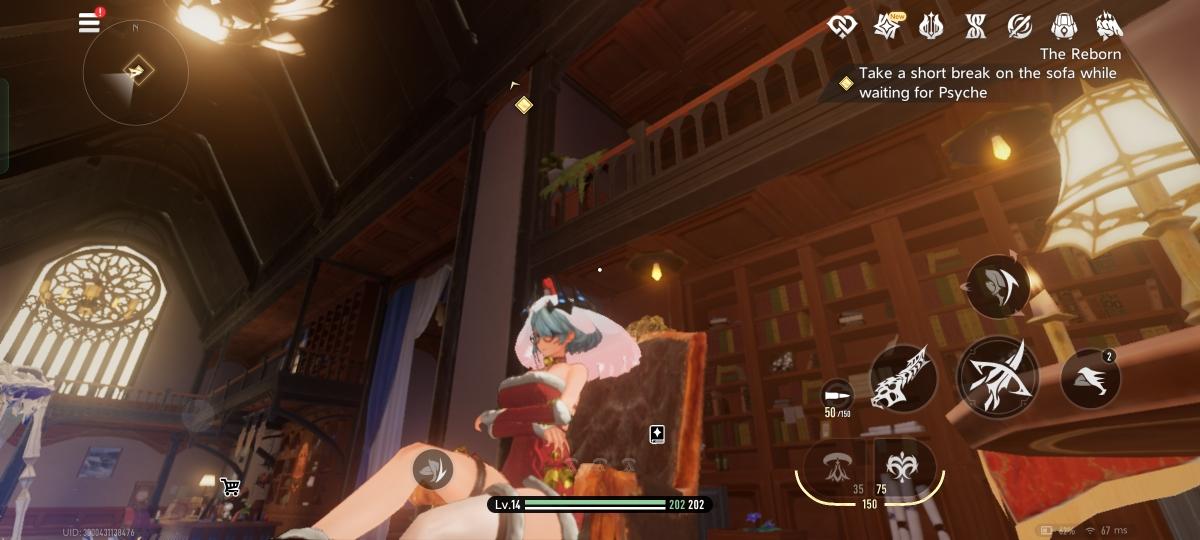Open the circular minimap
The image size is (1200, 540).
point(135,72)
